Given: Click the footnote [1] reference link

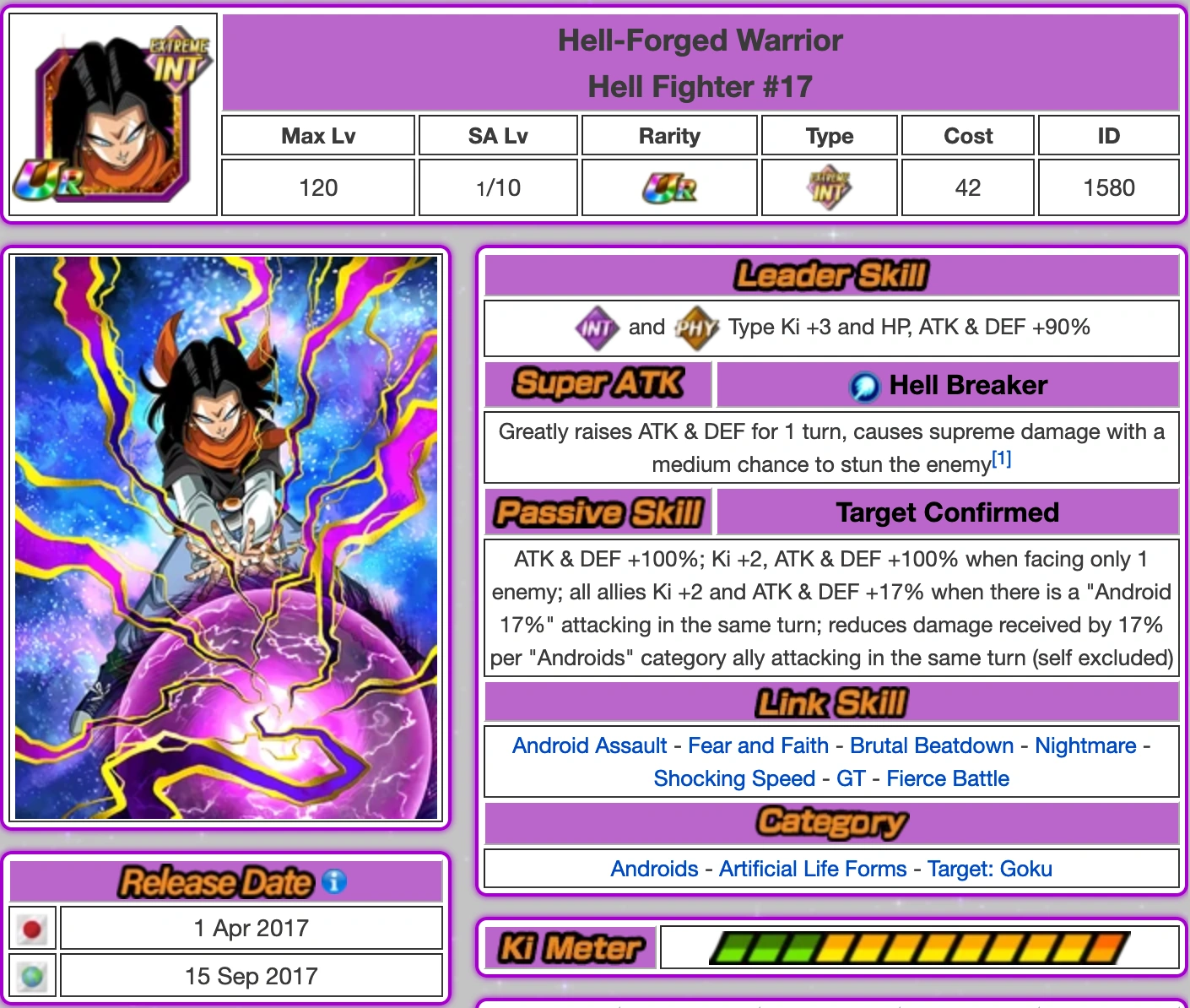Looking at the screenshot, I should tap(1001, 458).
